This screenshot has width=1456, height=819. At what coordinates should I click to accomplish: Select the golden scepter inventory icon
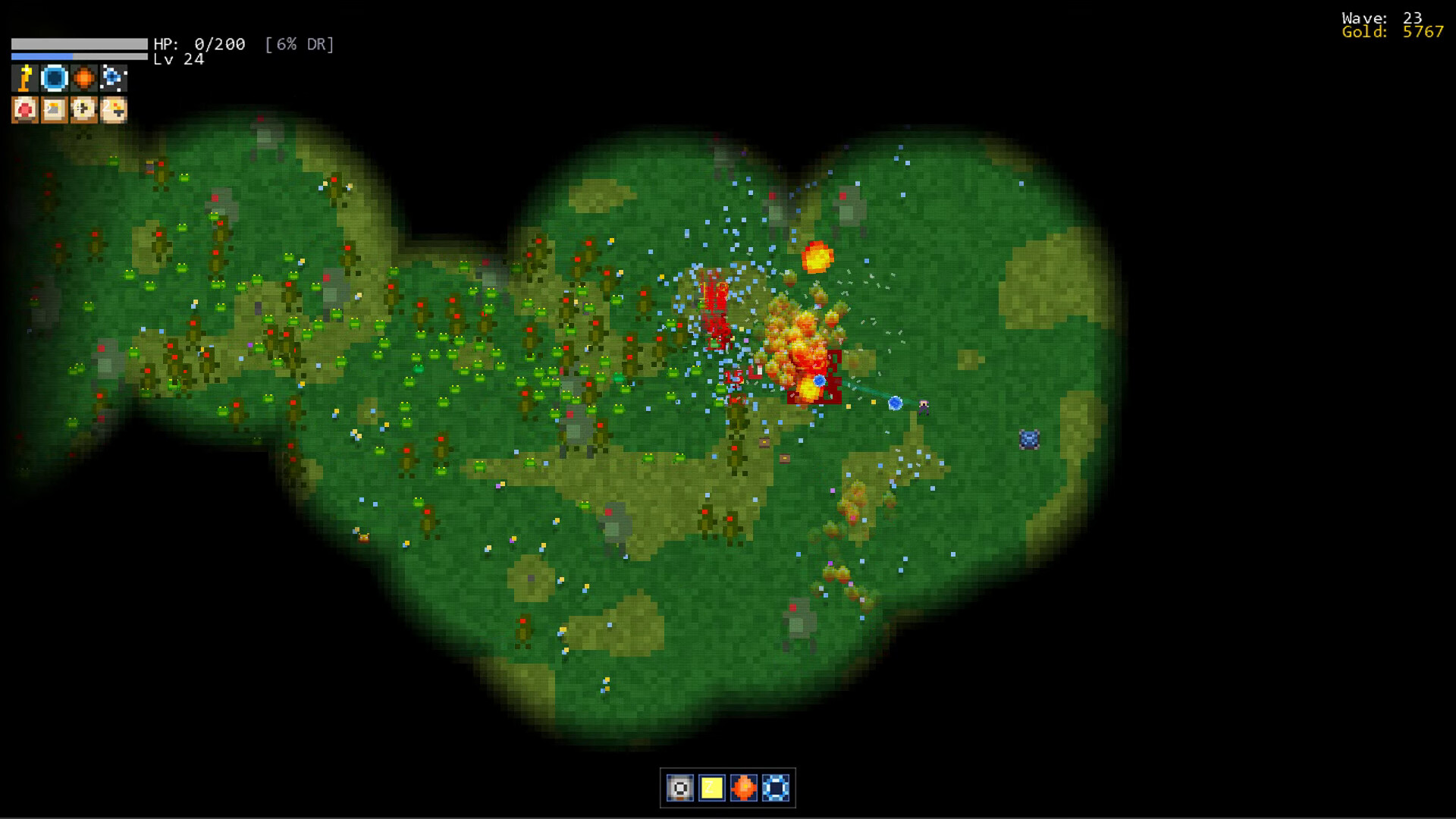coord(24,78)
